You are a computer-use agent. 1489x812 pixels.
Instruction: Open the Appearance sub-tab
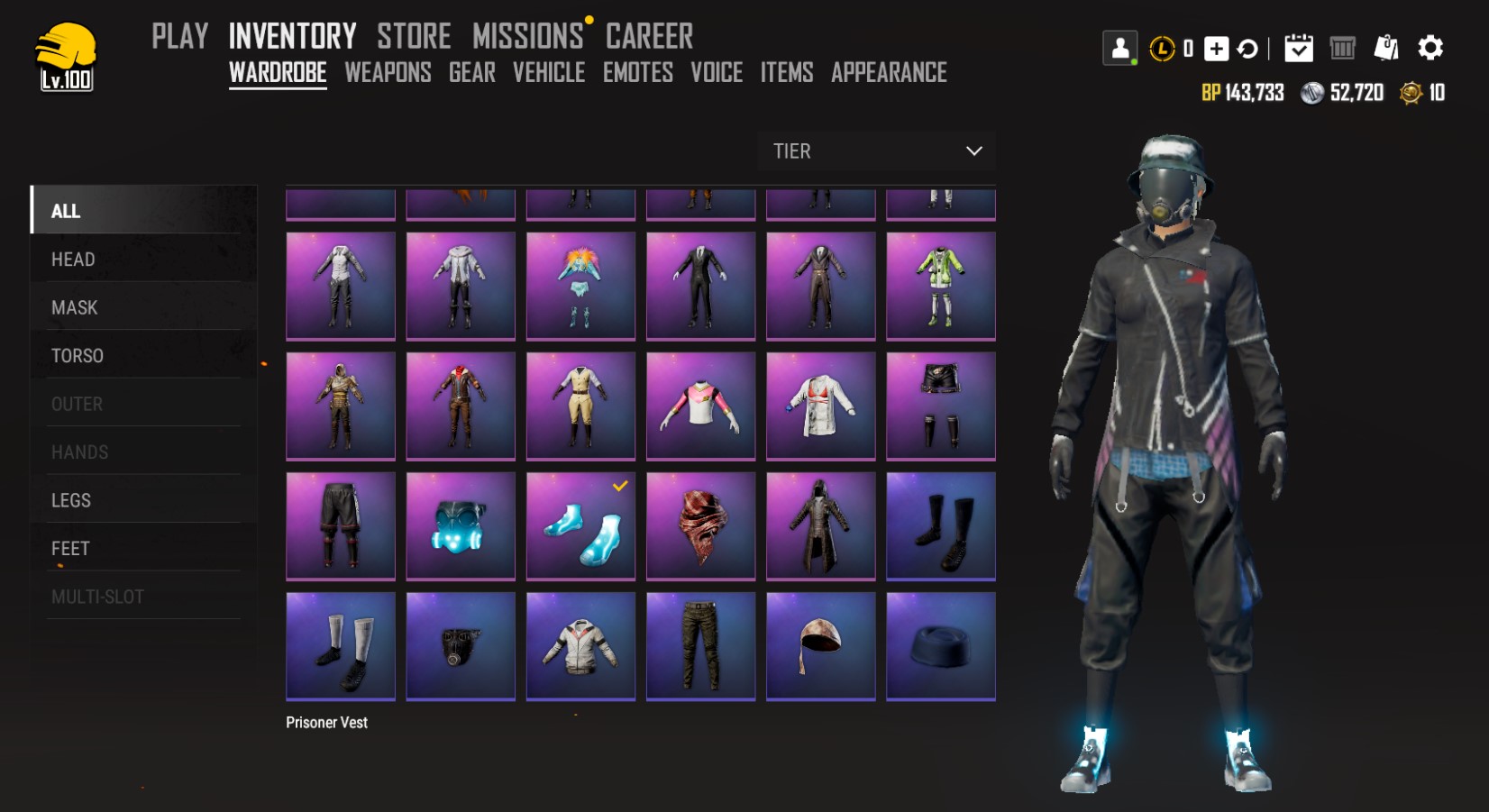(889, 73)
